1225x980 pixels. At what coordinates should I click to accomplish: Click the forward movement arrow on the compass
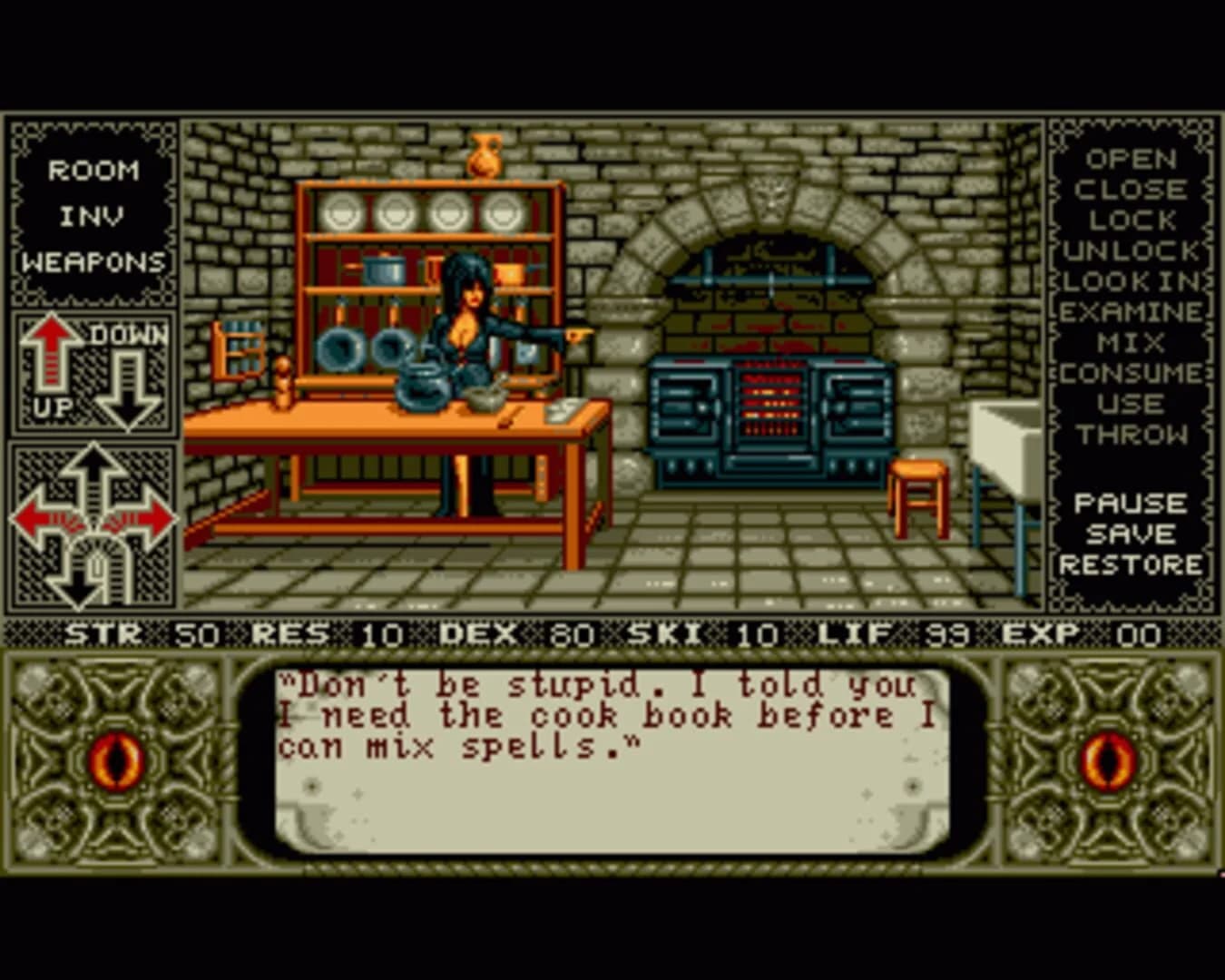pyautogui.click(x=91, y=463)
